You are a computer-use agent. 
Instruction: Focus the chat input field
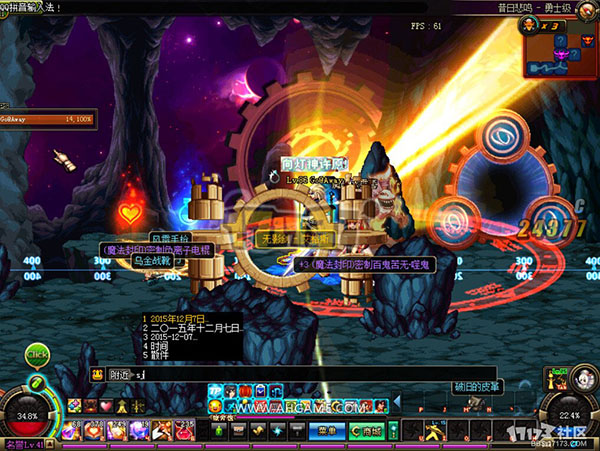[x=300, y=374]
